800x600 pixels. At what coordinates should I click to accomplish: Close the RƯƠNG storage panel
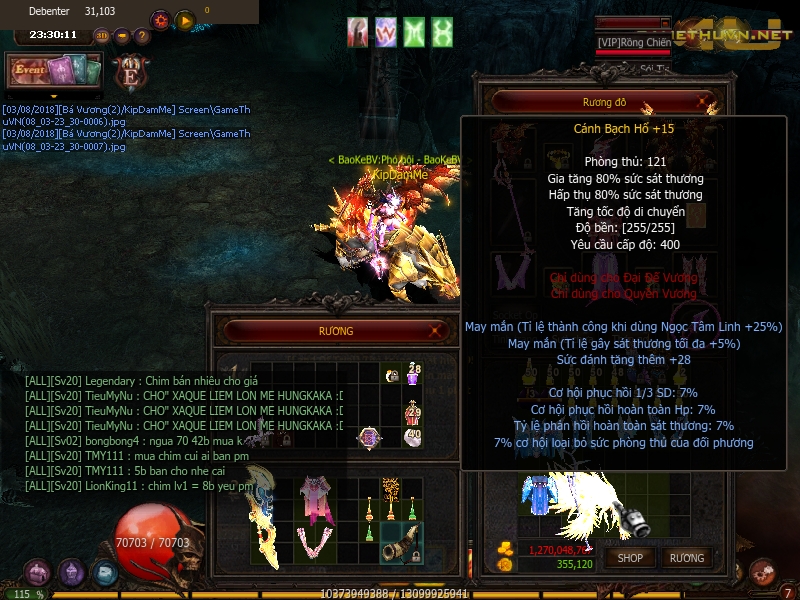point(436,330)
